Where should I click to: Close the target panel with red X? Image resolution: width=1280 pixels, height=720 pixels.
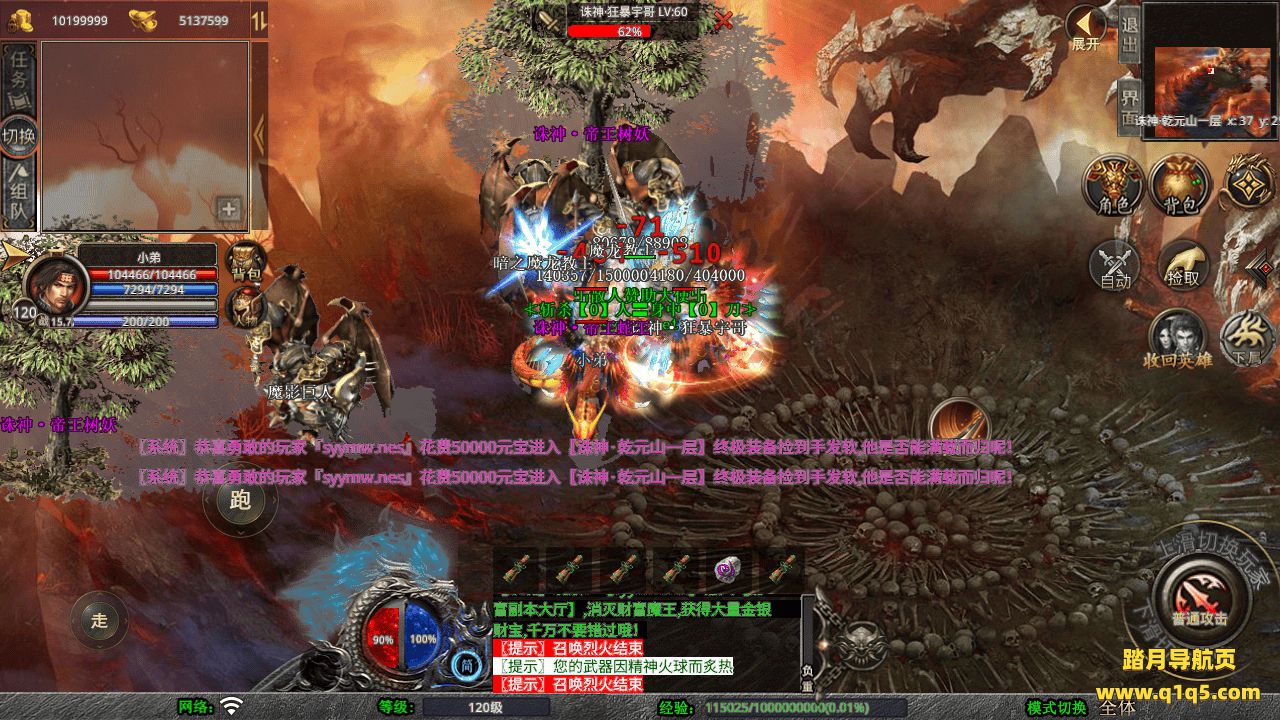tap(723, 20)
